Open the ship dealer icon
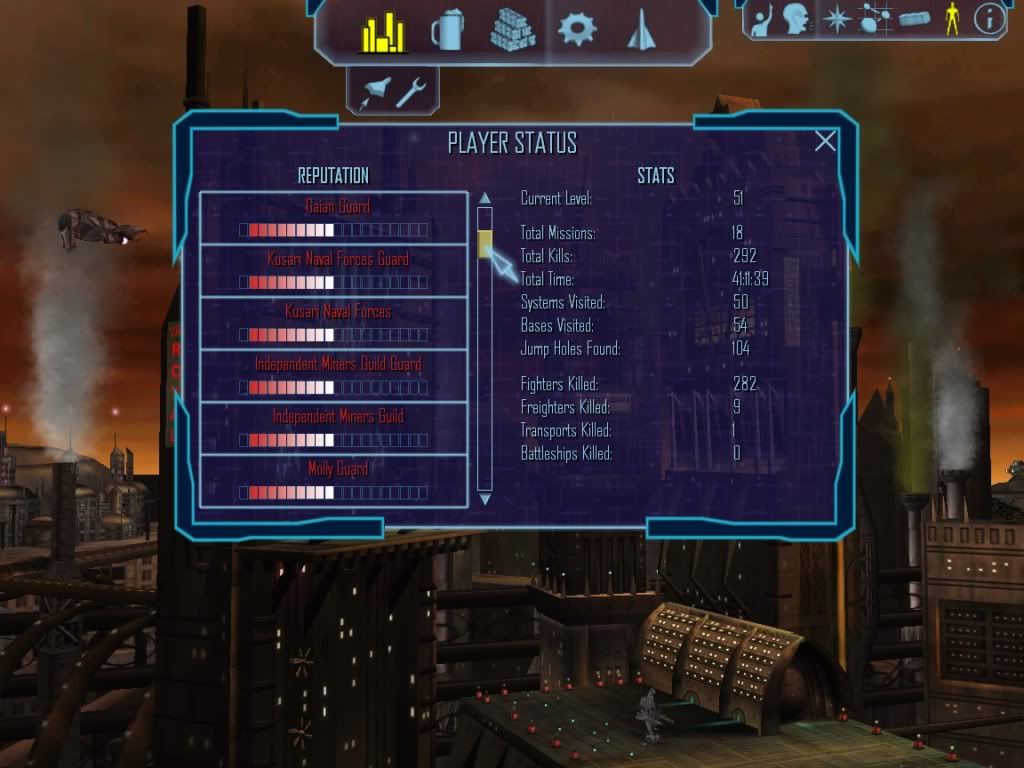 640,31
